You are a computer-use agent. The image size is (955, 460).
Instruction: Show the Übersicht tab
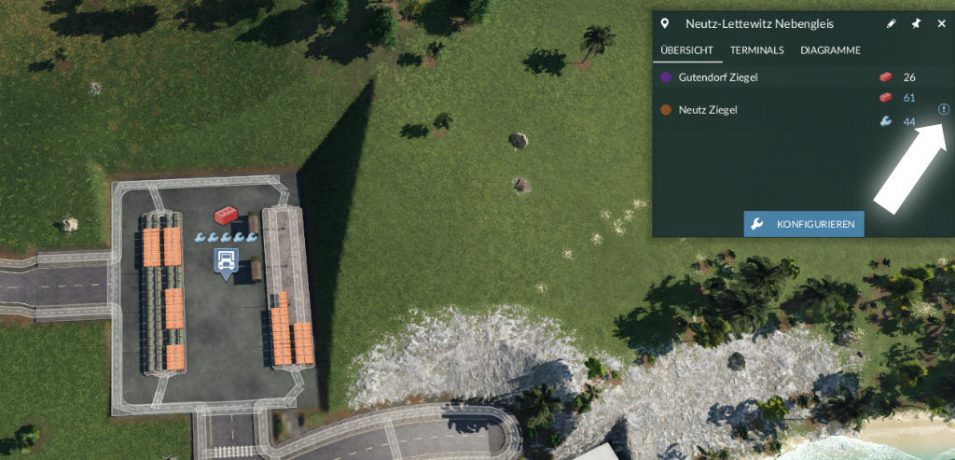pos(687,50)
